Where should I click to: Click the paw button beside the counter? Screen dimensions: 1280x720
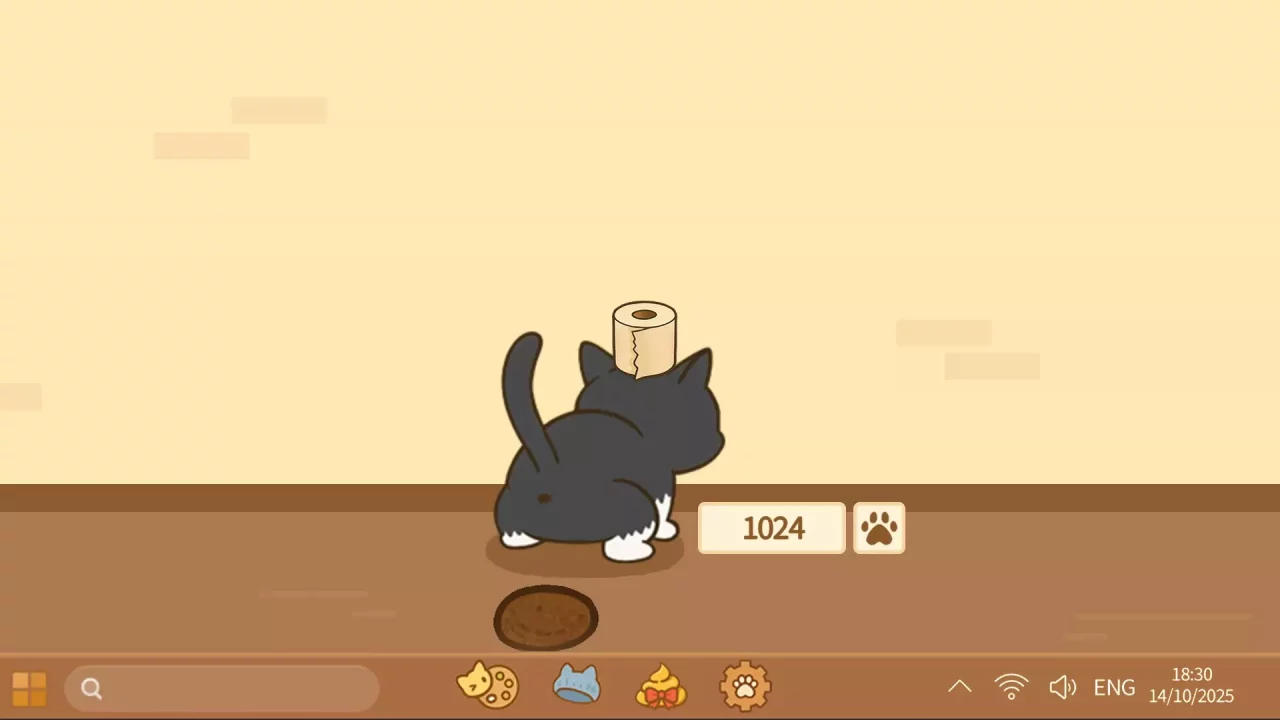(x=879, y=528)
